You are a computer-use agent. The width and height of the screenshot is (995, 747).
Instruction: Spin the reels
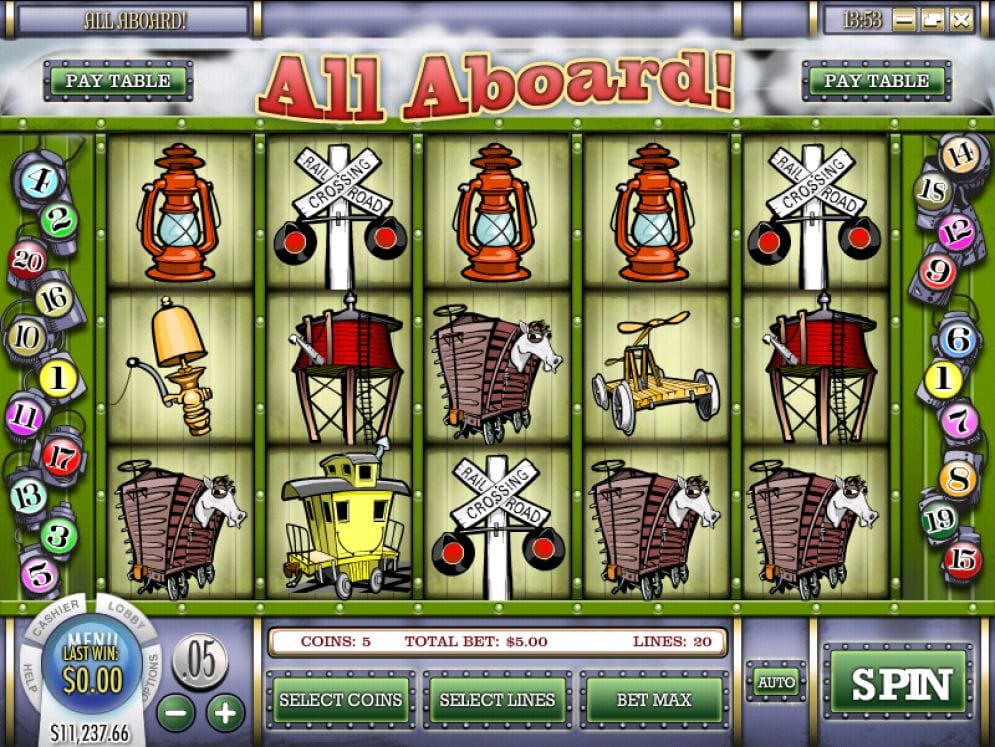click(899, 684)
